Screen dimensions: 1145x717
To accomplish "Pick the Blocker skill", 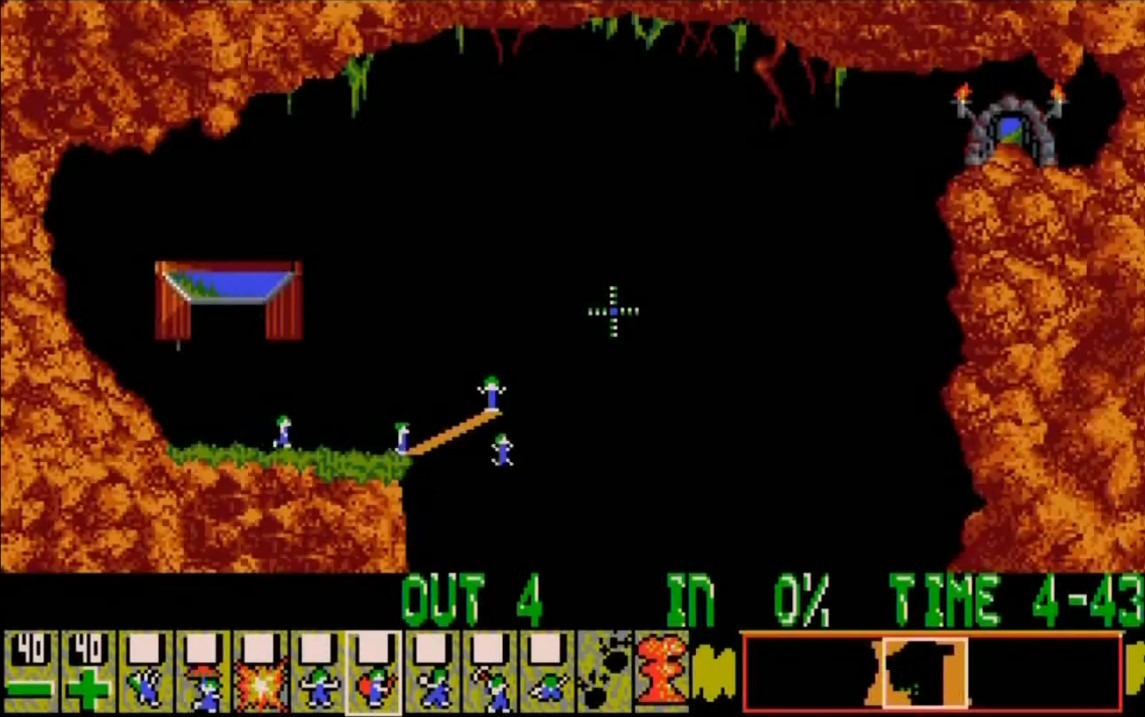I will [318, 672].
